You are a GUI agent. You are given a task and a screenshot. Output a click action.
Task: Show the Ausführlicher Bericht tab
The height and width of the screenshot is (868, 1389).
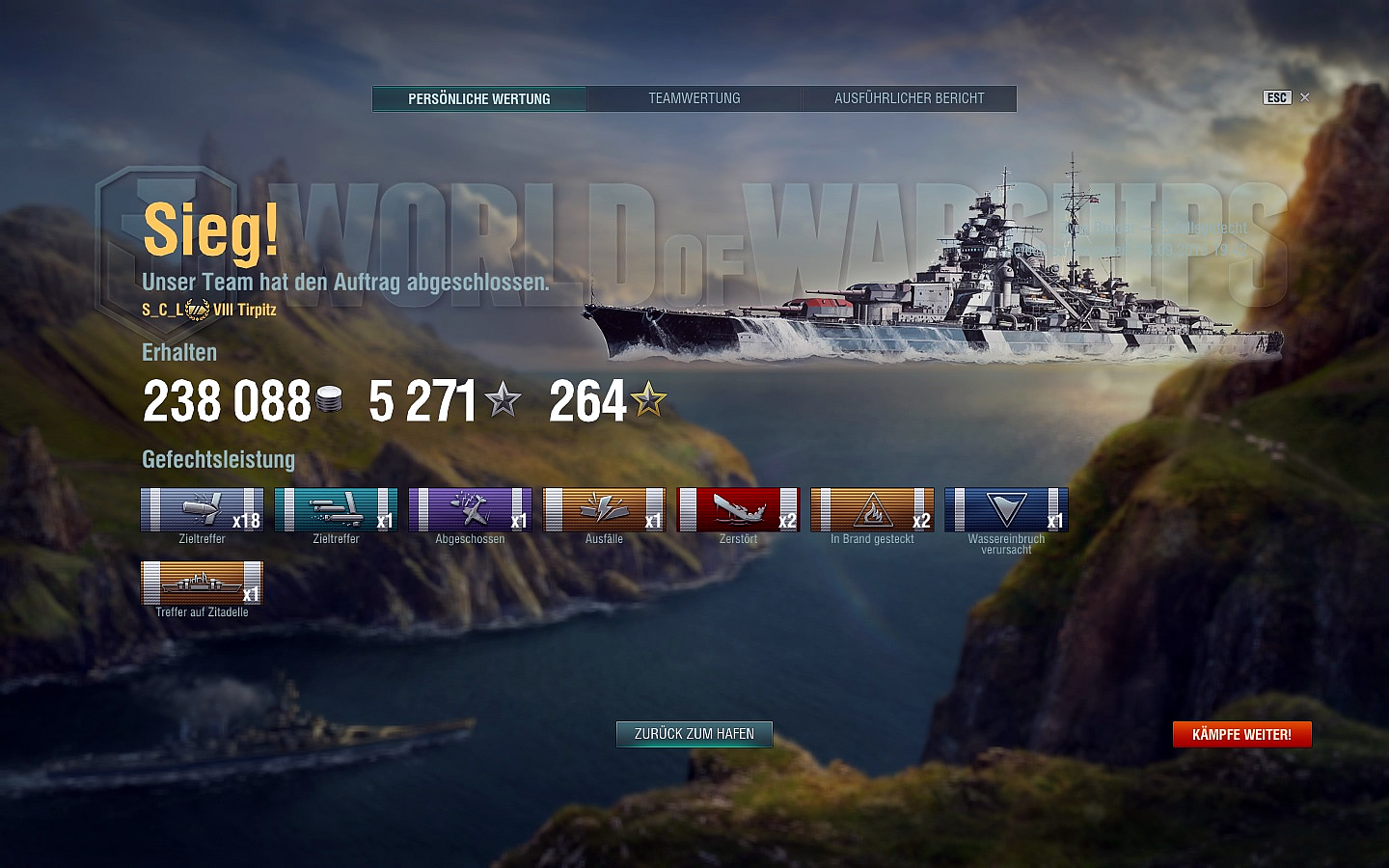coord(909,98)
